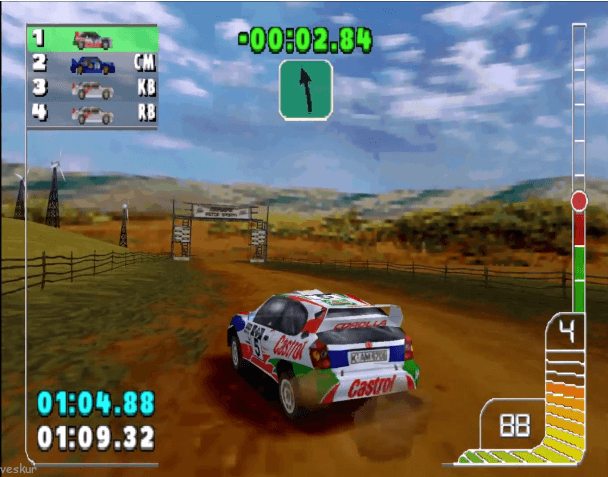Select the green first-place leaderboard row
This screenshot has height=477, width=608.
click(93, 39)
